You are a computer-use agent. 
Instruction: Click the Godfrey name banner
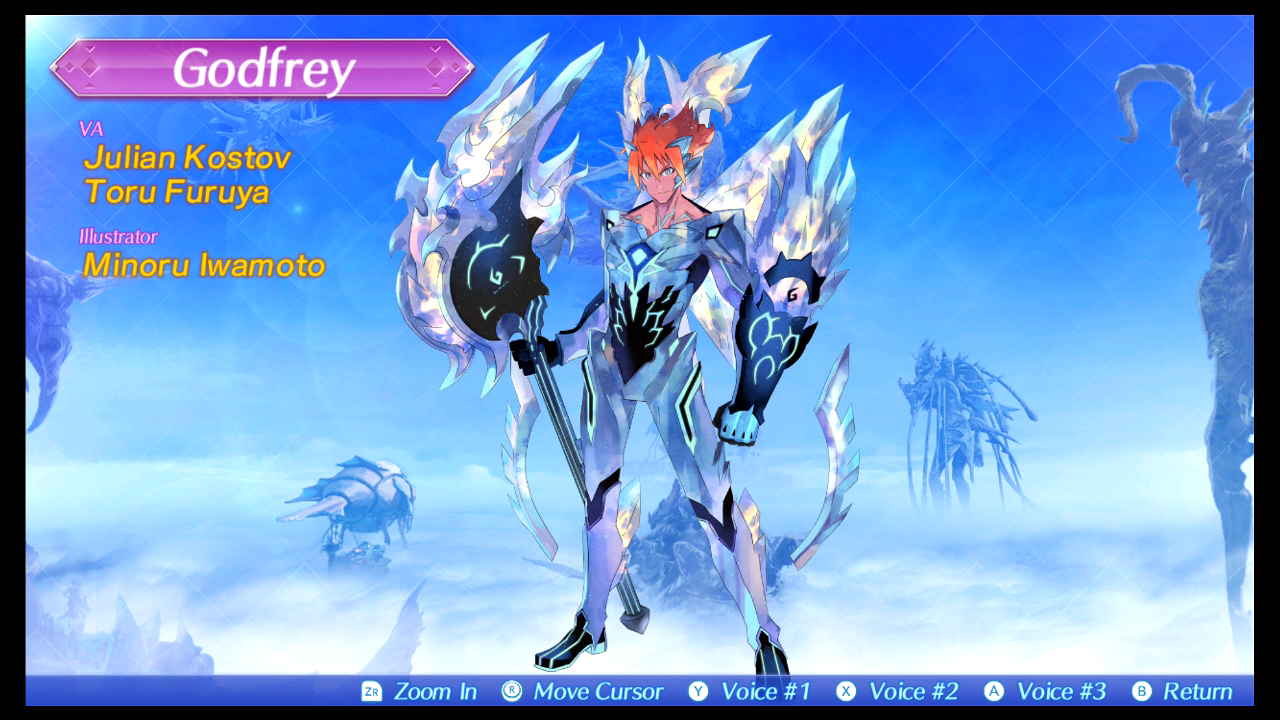(262, 68)
